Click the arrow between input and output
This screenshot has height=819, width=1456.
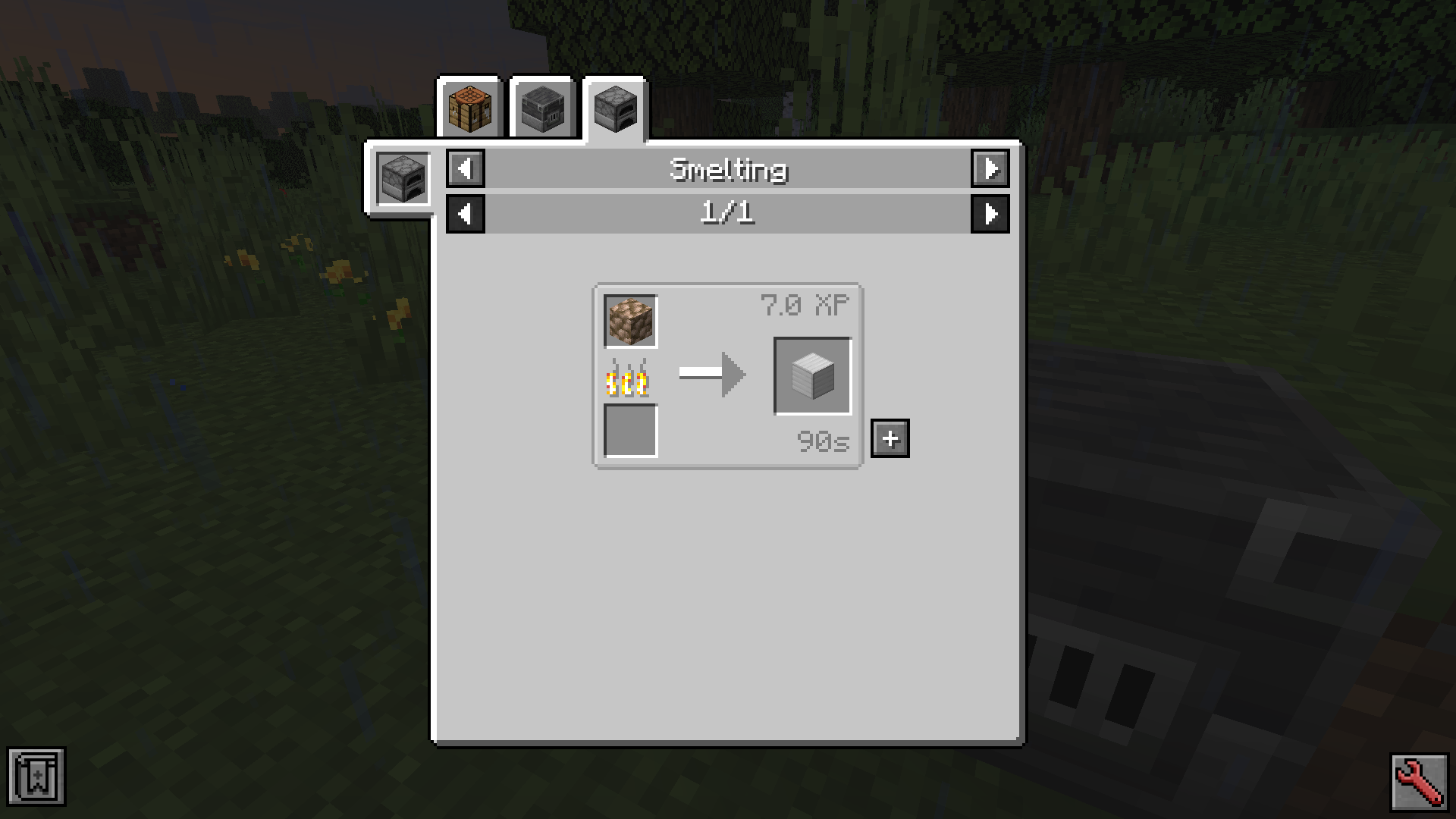(711, 374)
